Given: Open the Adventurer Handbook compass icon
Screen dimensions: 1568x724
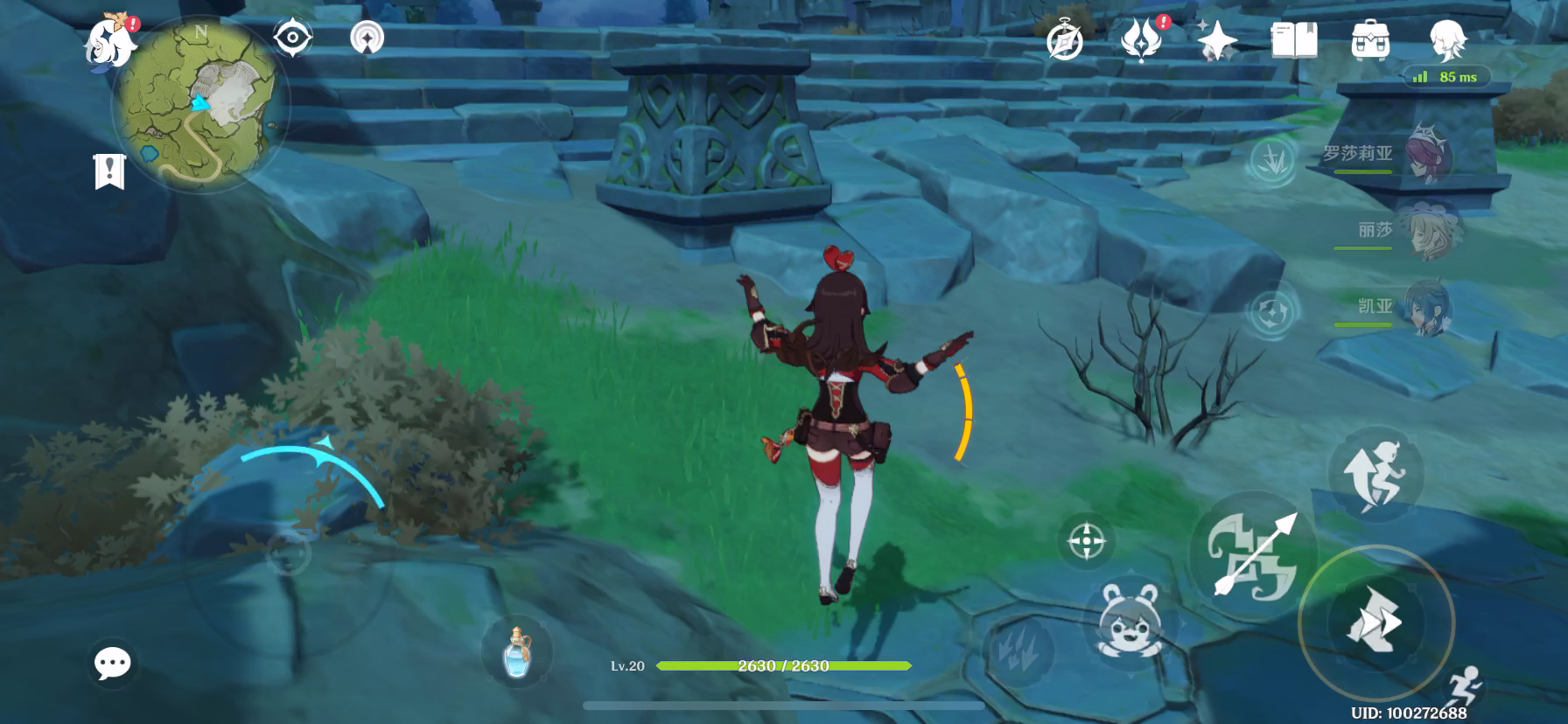Looking at the screenshot, I should tap(1065, 41).
